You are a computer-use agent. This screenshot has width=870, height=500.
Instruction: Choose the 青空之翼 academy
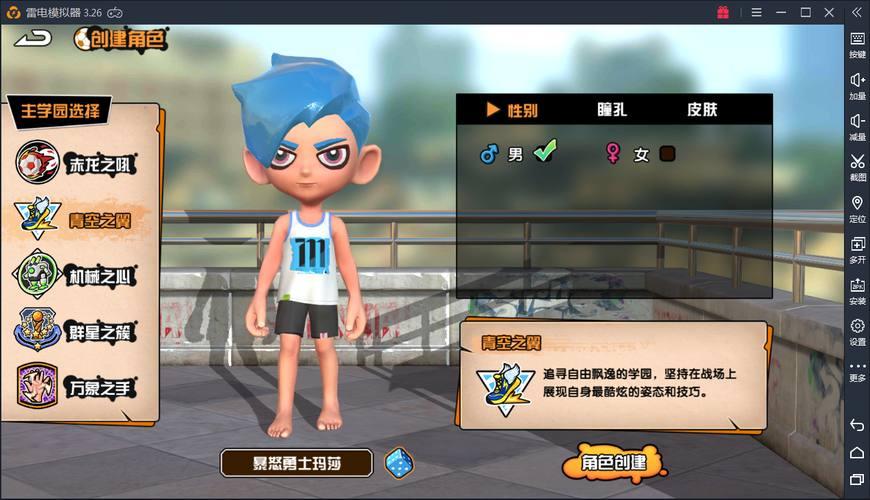[76, 219]
